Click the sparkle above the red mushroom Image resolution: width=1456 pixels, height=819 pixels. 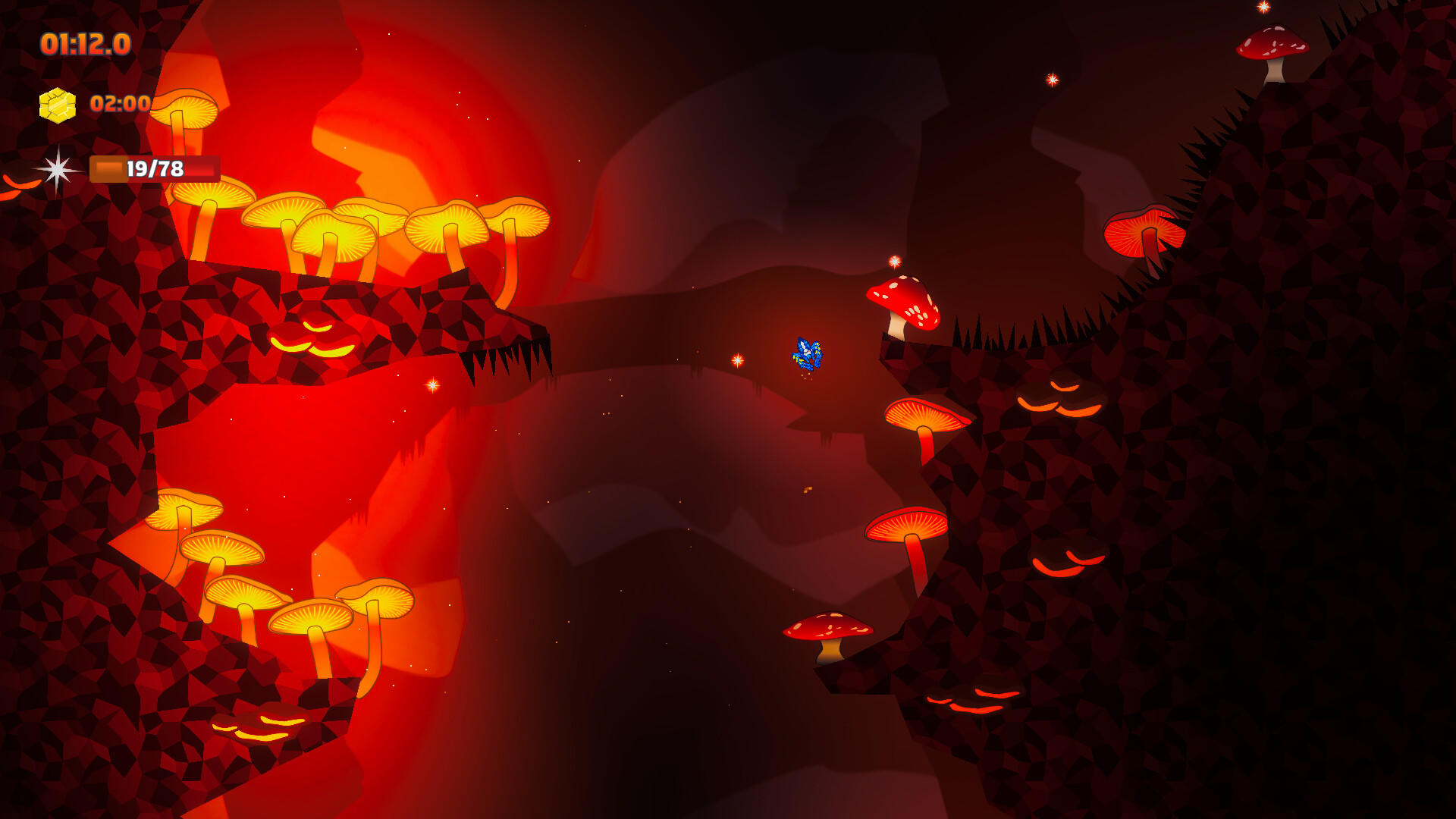[894, 260]
